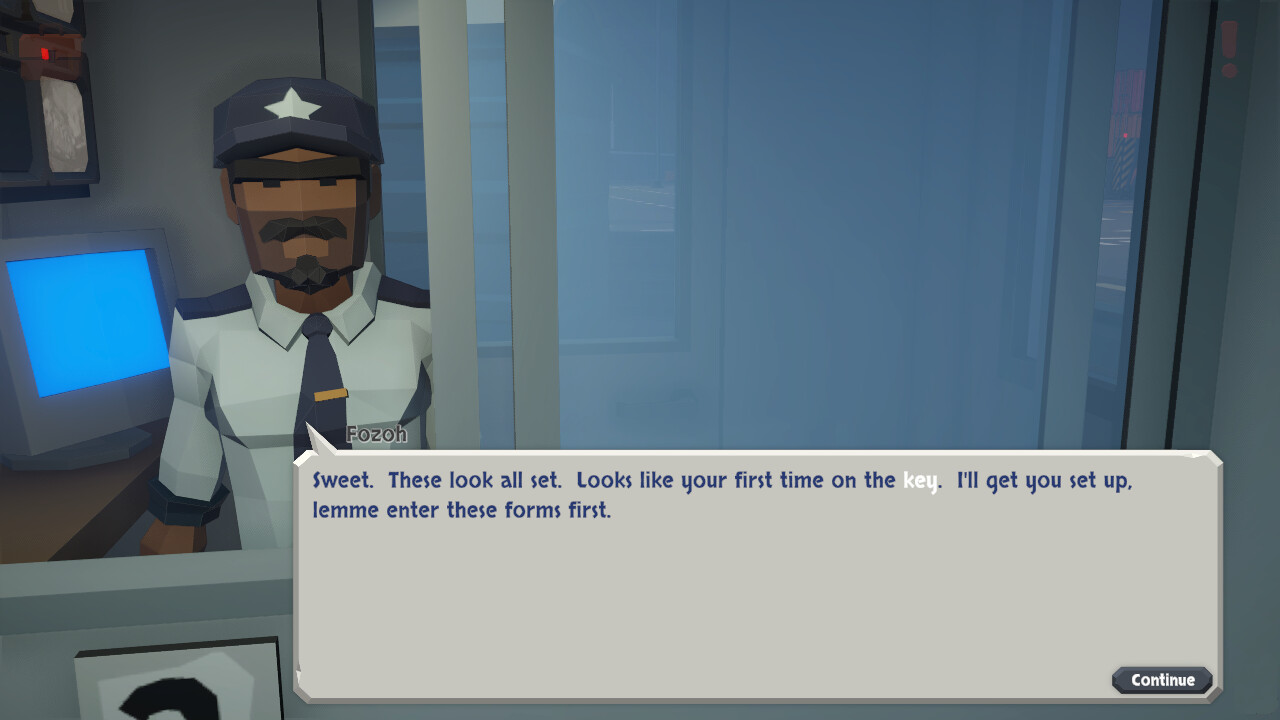Click the Fozoh name label above the dialogue box
This screenshot has width=1280, height=720.
pyautogui.click(x=376, y=434)
